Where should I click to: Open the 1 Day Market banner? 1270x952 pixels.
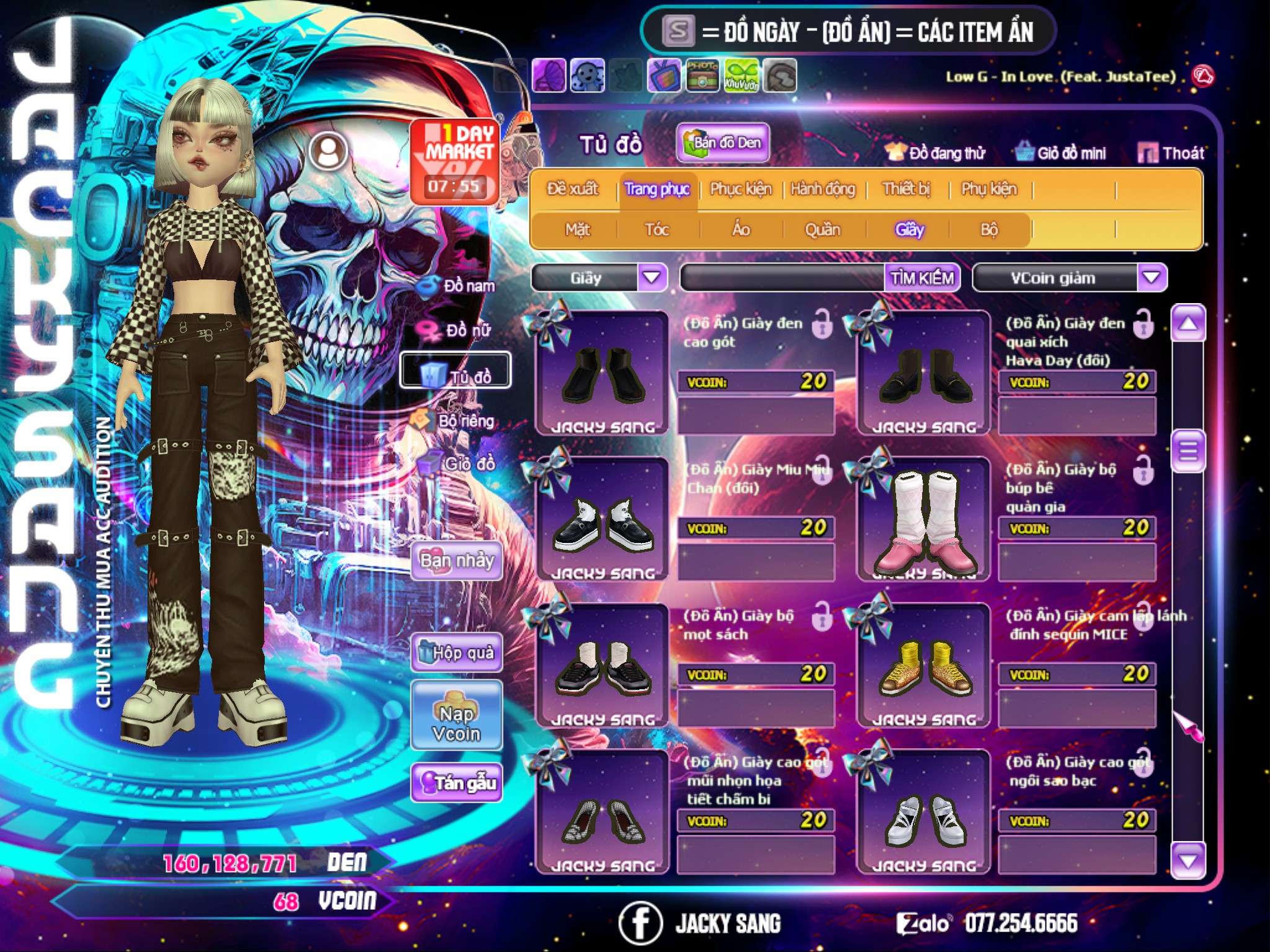coord(455,161)
